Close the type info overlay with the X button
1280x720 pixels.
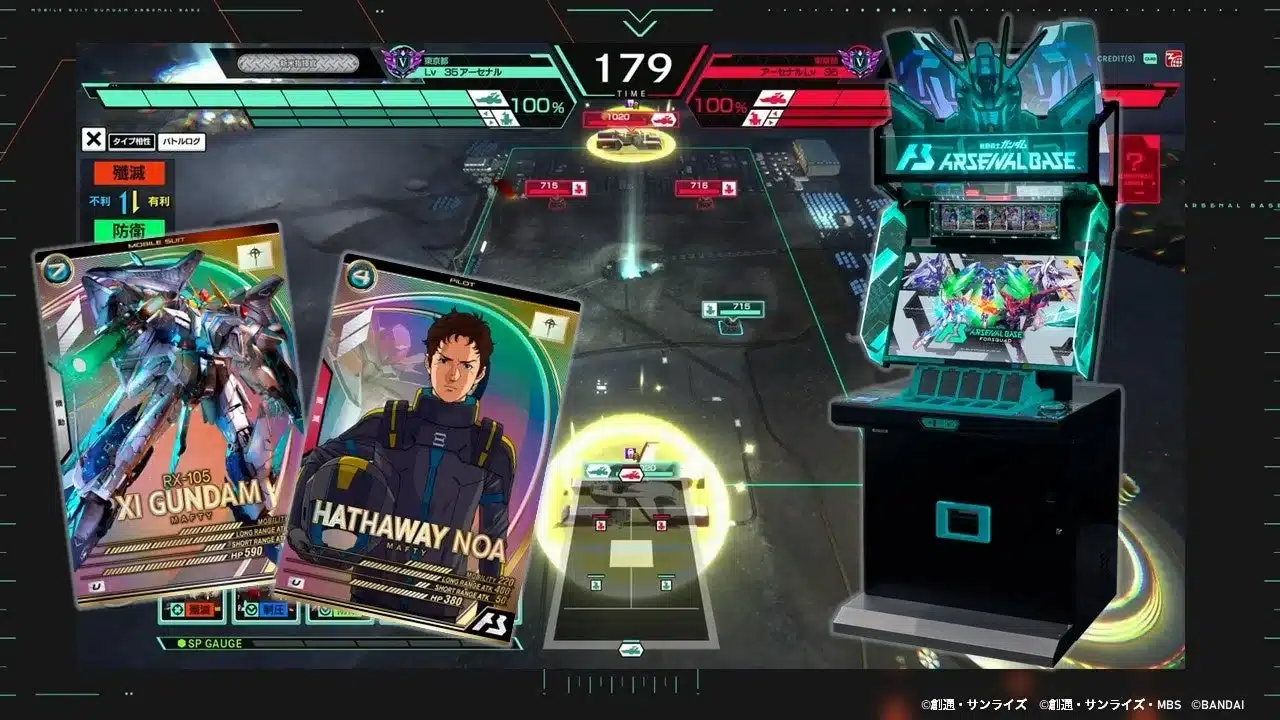tap(94, 138)
